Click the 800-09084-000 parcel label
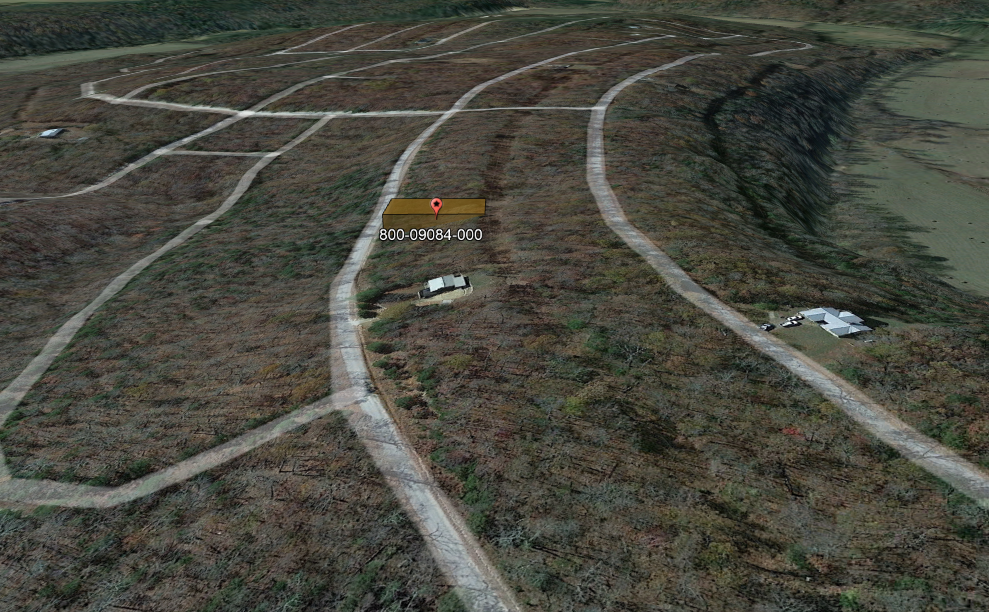 point(430,235)
